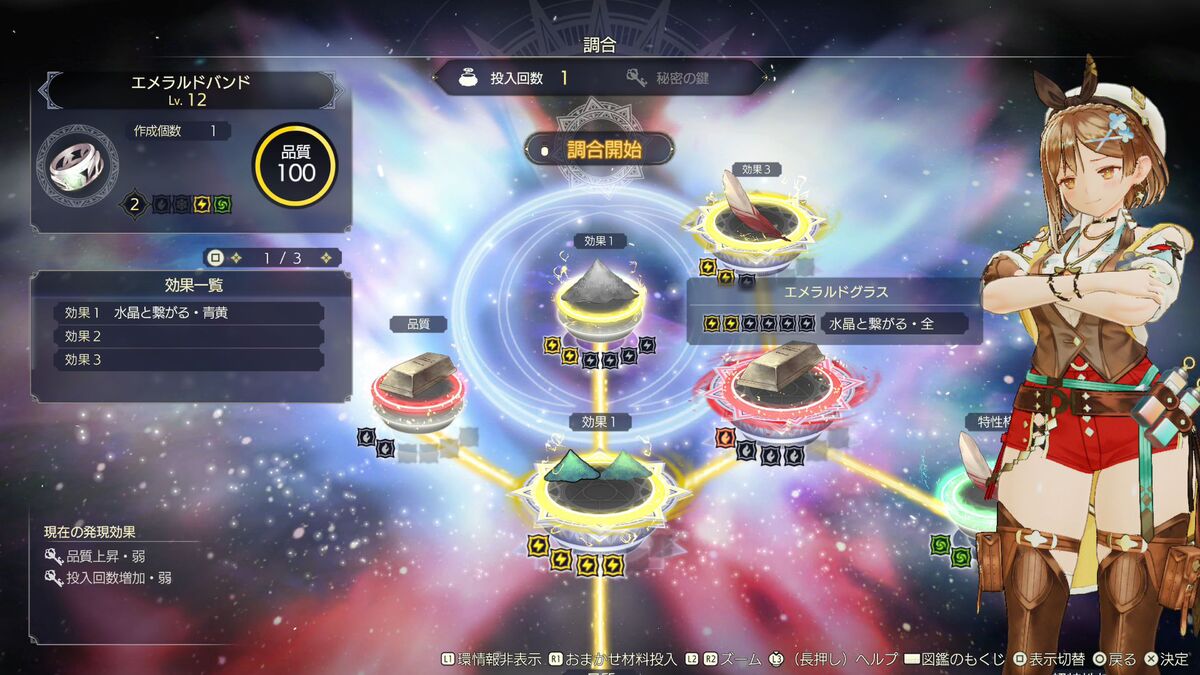Select the 効果2 row in effect list
Viewport: 1200px width, 675px height.
[x=189, y=336]
